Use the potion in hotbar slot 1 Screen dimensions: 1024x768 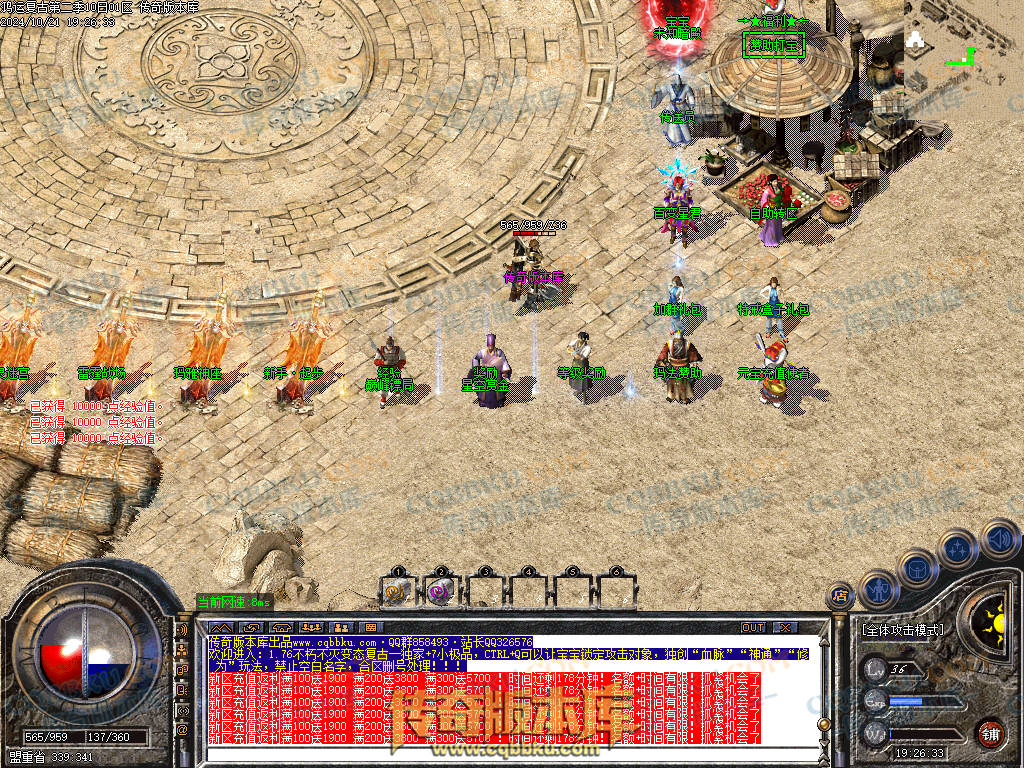click(398, 591)
